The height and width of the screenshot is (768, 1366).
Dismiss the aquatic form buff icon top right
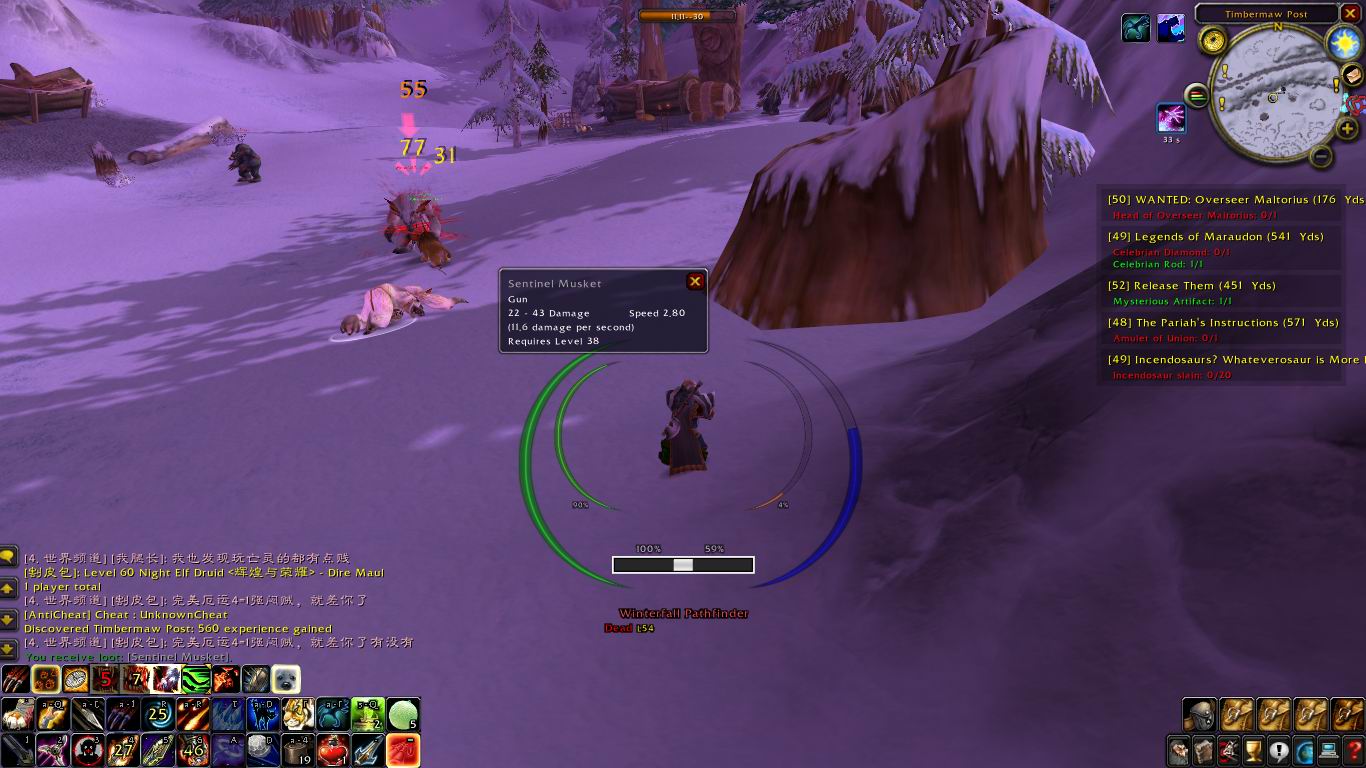coord(1135,28)
